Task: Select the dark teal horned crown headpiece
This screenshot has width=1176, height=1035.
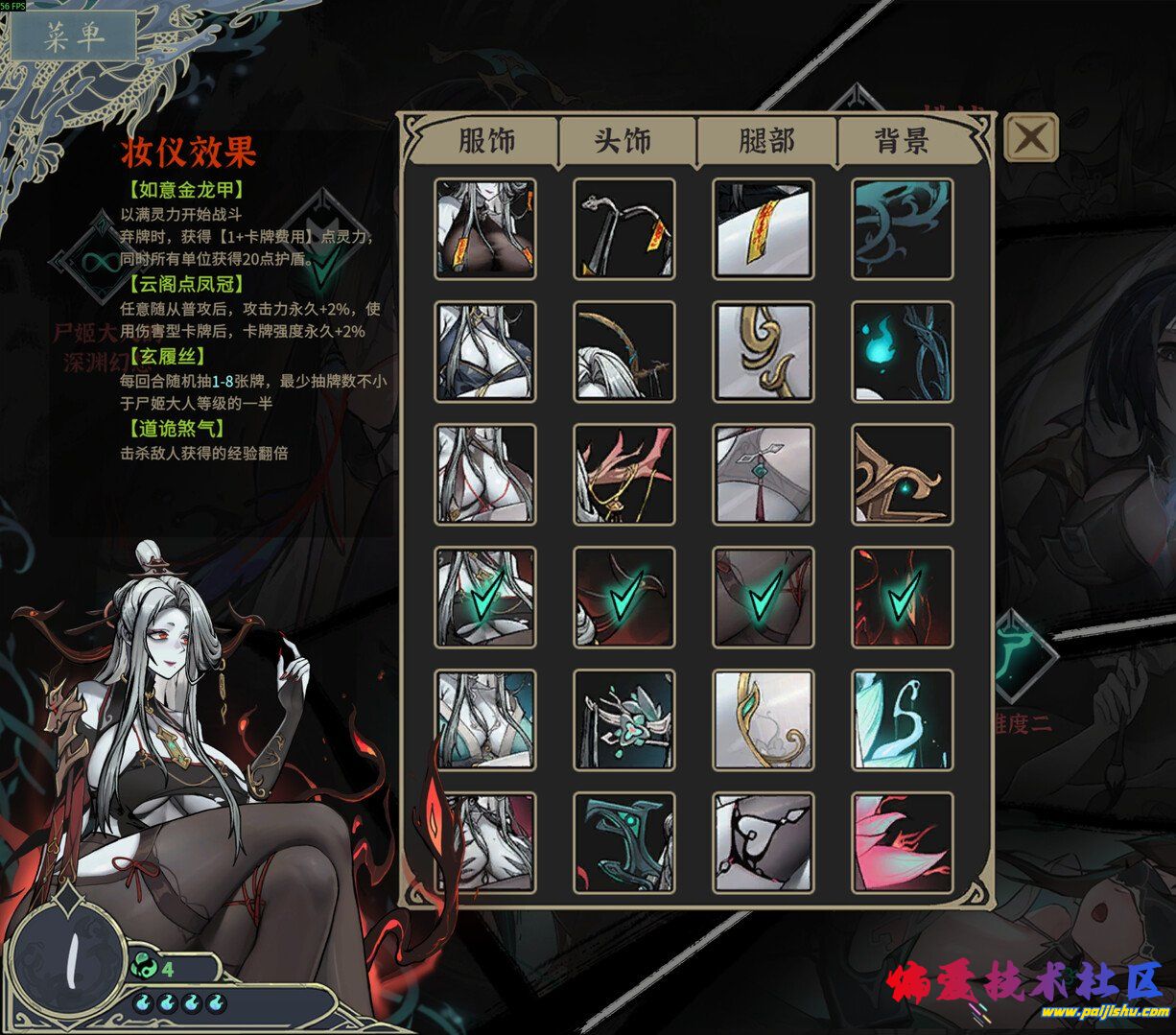Action: [x=624, y=842]
